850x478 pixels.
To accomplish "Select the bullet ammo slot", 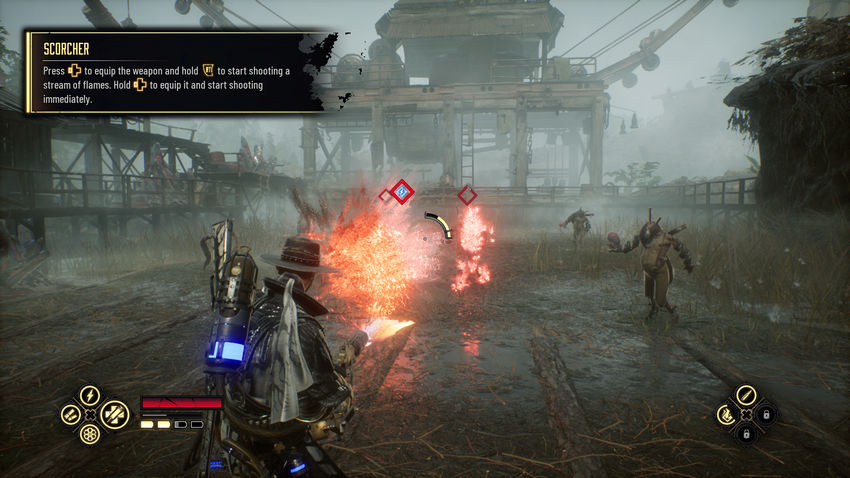I will pos(746,395).
